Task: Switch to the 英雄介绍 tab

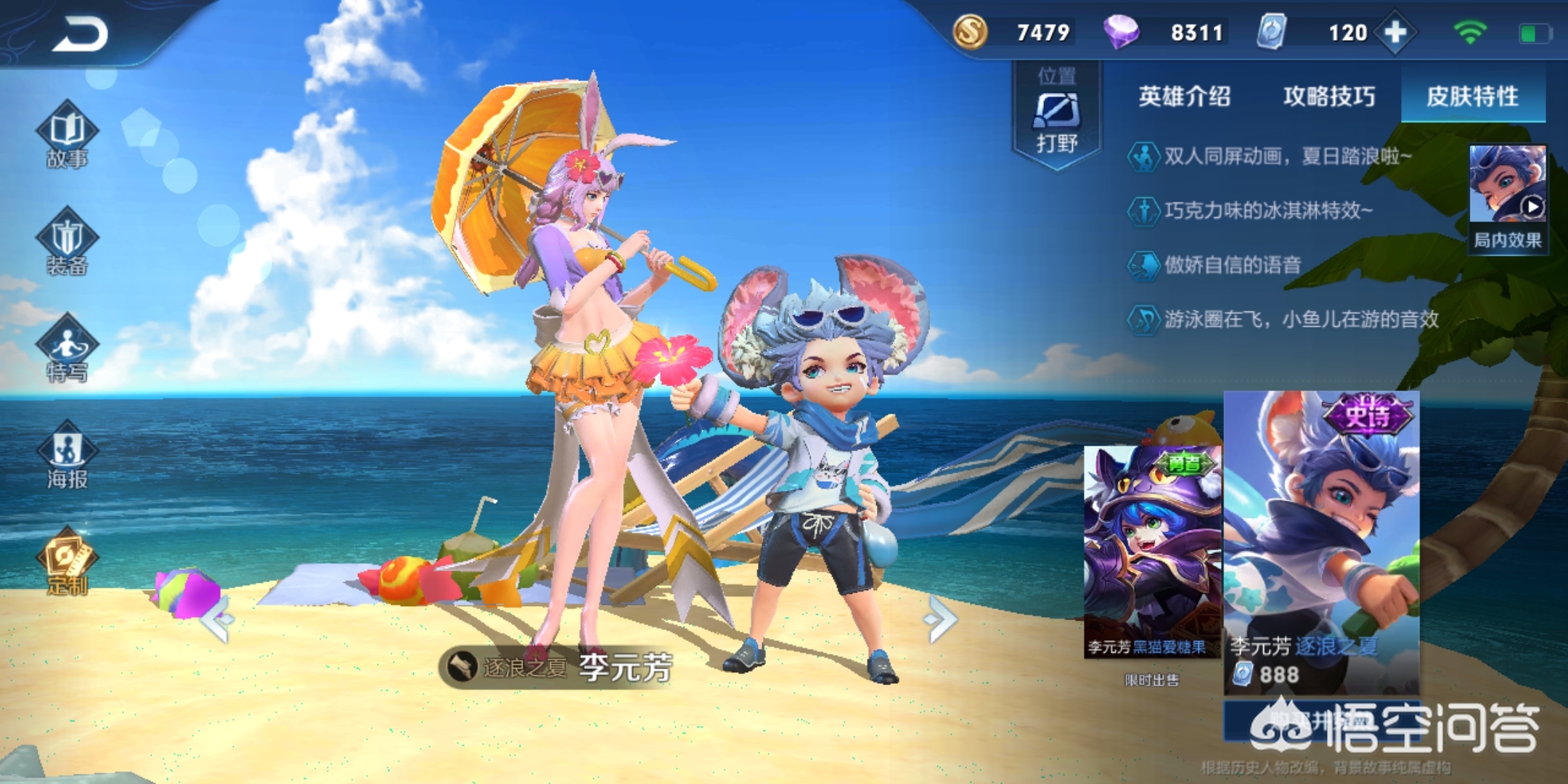Action: pos(1184,97)
